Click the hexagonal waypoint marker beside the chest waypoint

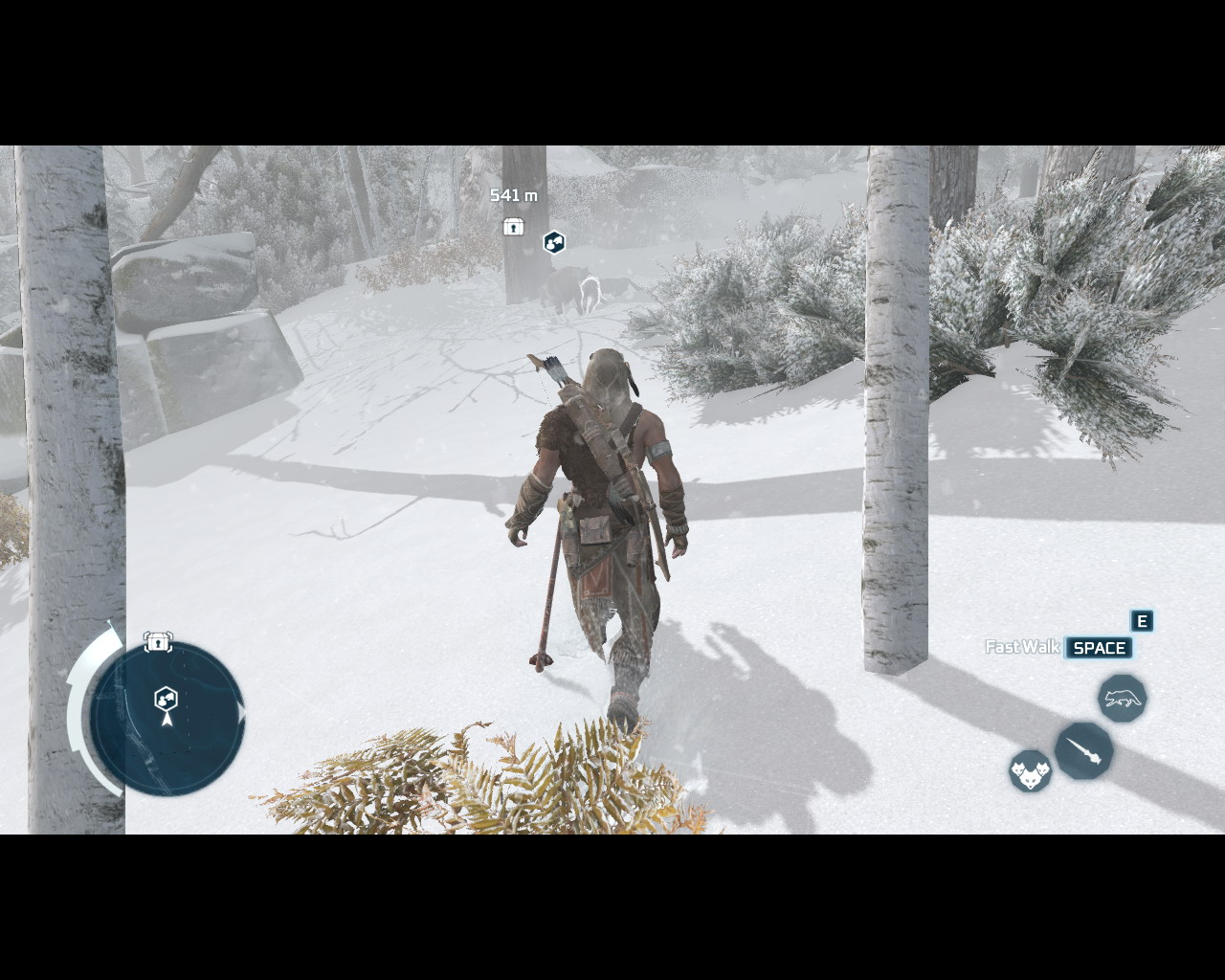[554, 242]
